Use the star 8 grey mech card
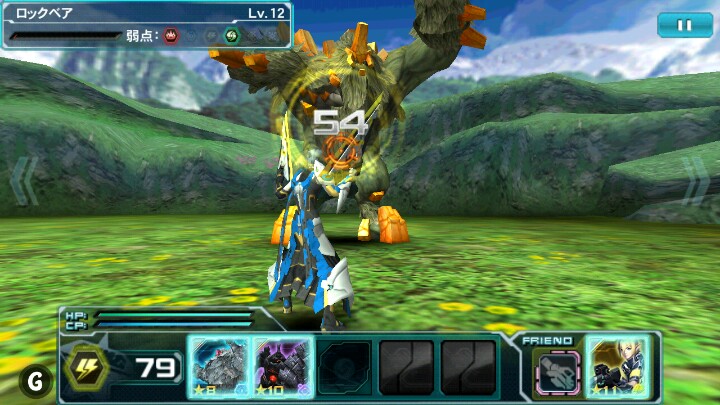 coord(216,368)
